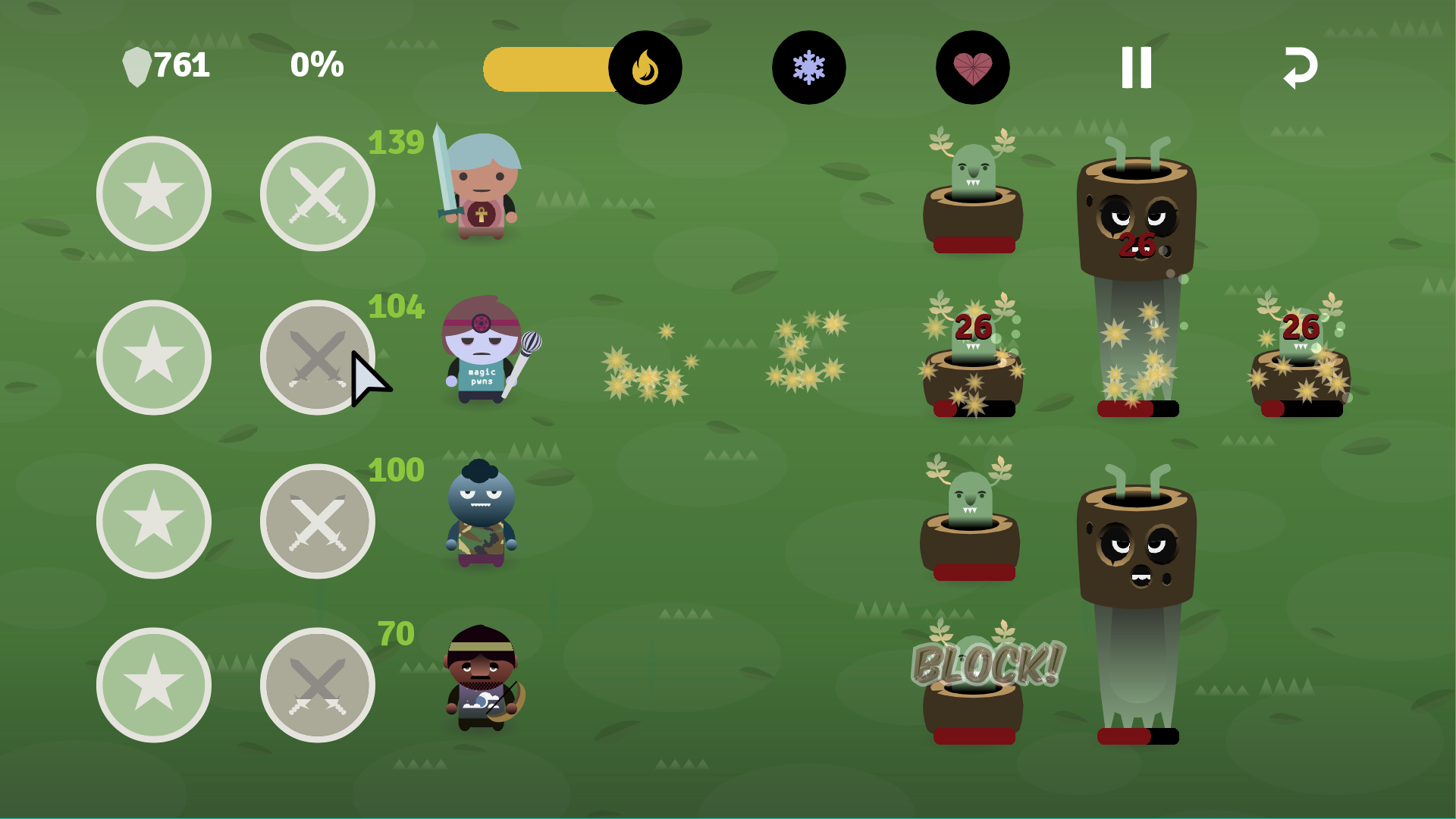Activate the mage's star special button
Image resolution: width=1456 pixels, height=819 pixels.
(x=154, y=357)
